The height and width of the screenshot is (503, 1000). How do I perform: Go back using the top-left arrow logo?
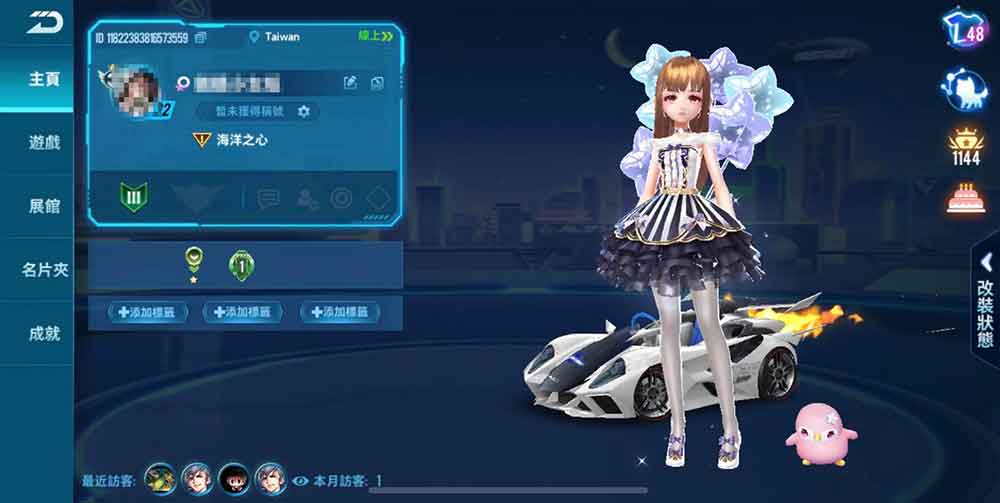[43, 22]
